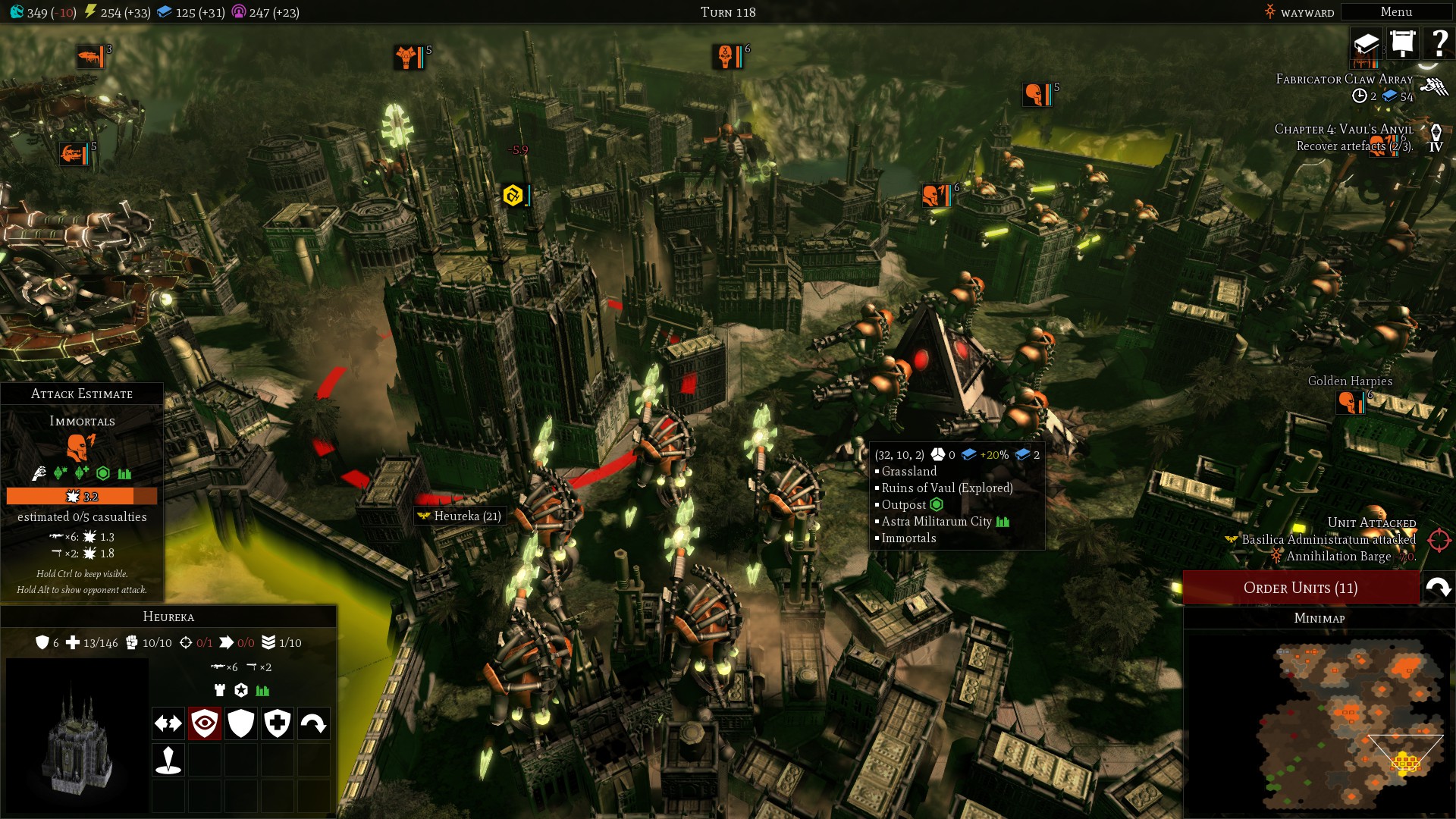This screenshot has width=1456, height=819.
Task: Activate the split-arrows move action
Action: [168, 723]
